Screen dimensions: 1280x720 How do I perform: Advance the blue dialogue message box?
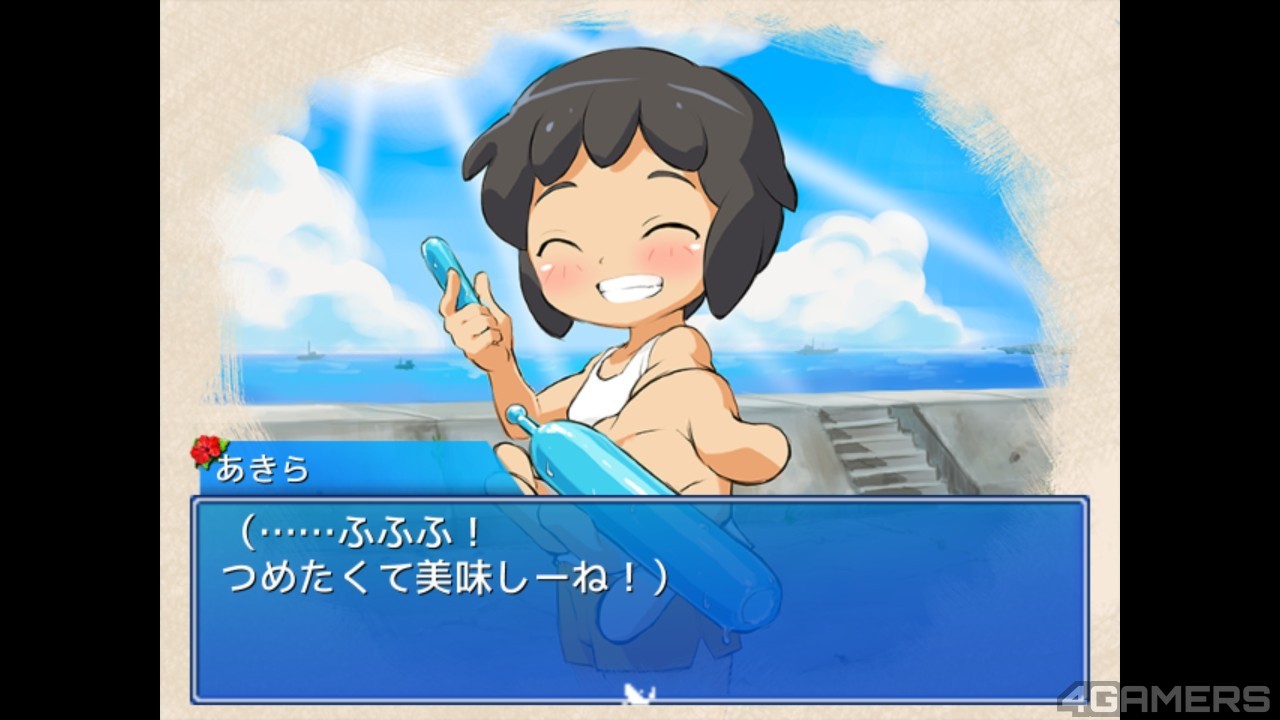(640, 598)
